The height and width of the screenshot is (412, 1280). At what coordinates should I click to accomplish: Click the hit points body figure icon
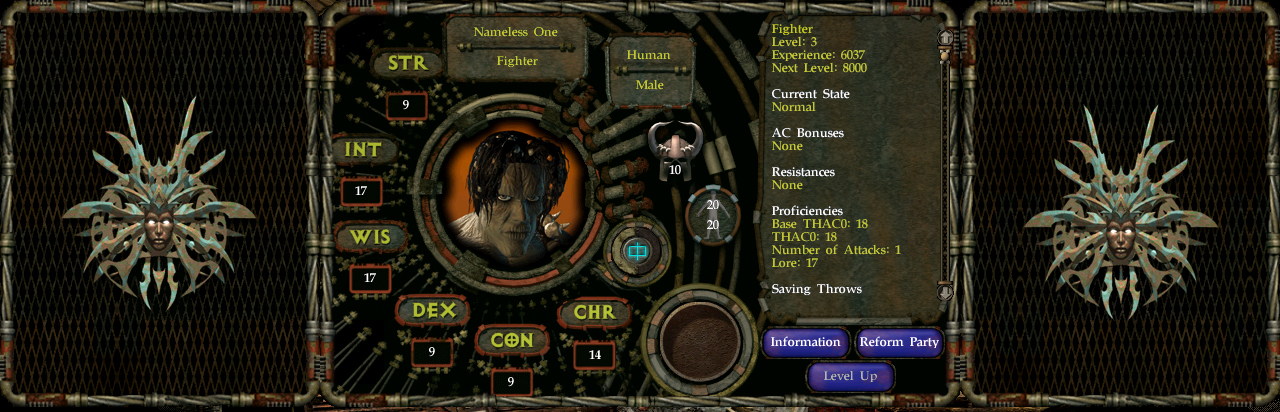click(x=712, y=214)
